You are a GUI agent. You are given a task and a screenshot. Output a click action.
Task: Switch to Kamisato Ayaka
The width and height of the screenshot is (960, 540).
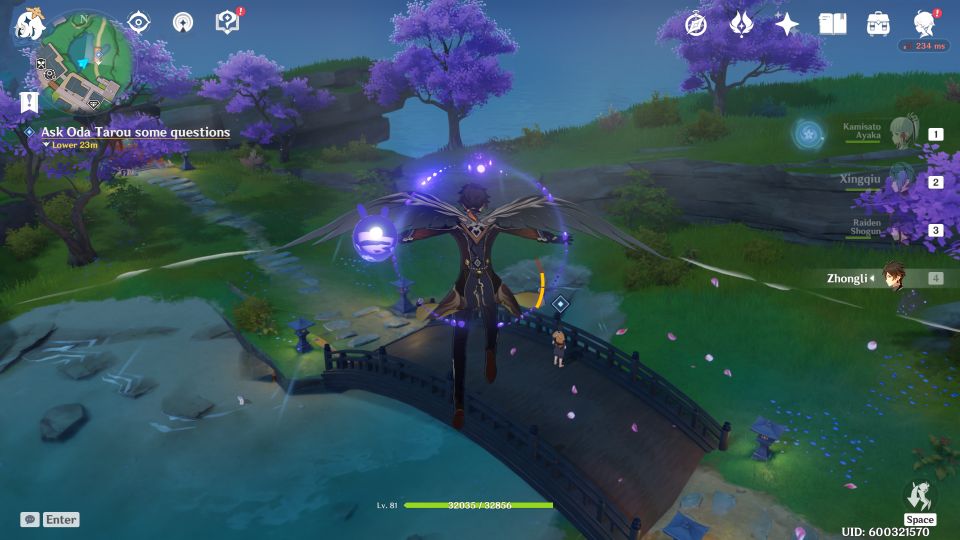click(x=900, y=134)
